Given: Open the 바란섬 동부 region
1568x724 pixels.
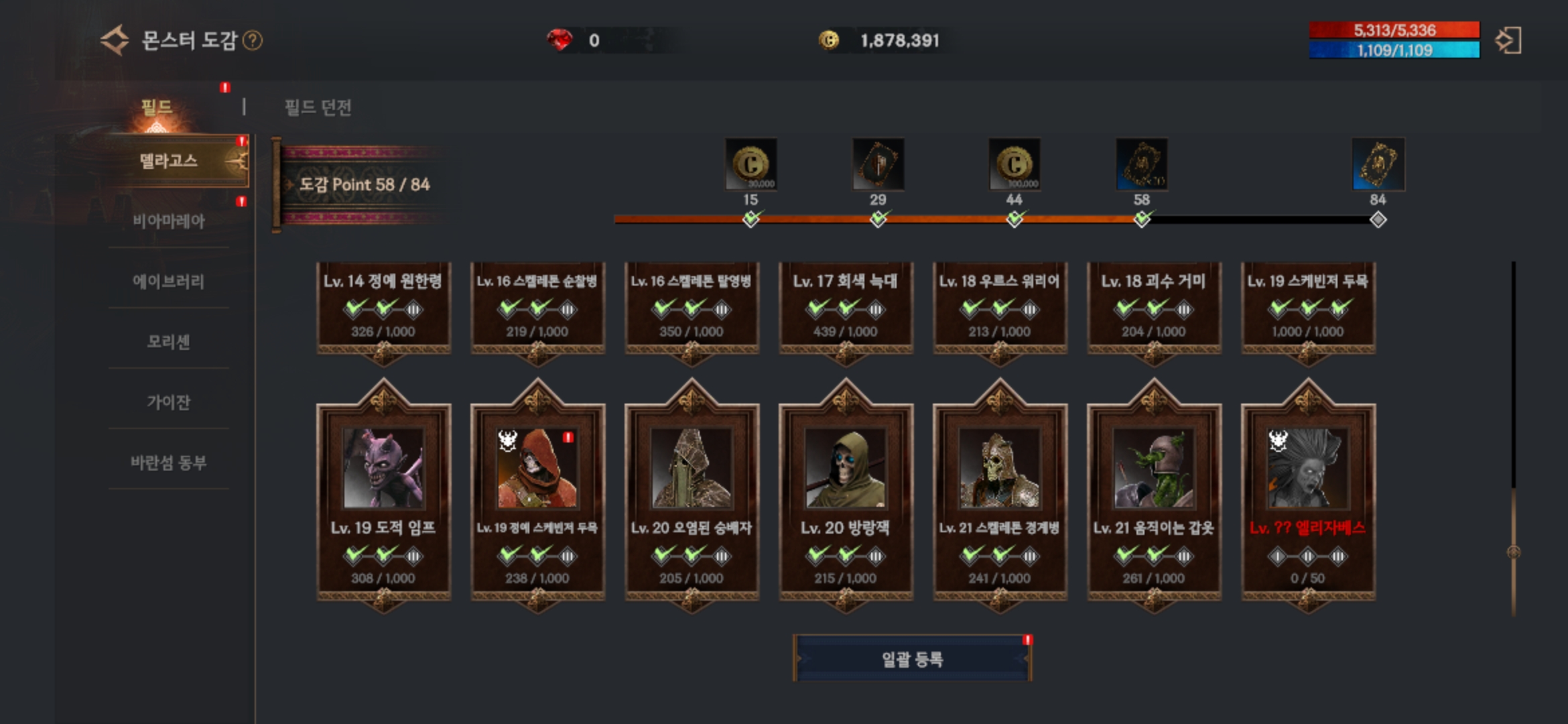Looking at the screenshot, I should (169, 462).
